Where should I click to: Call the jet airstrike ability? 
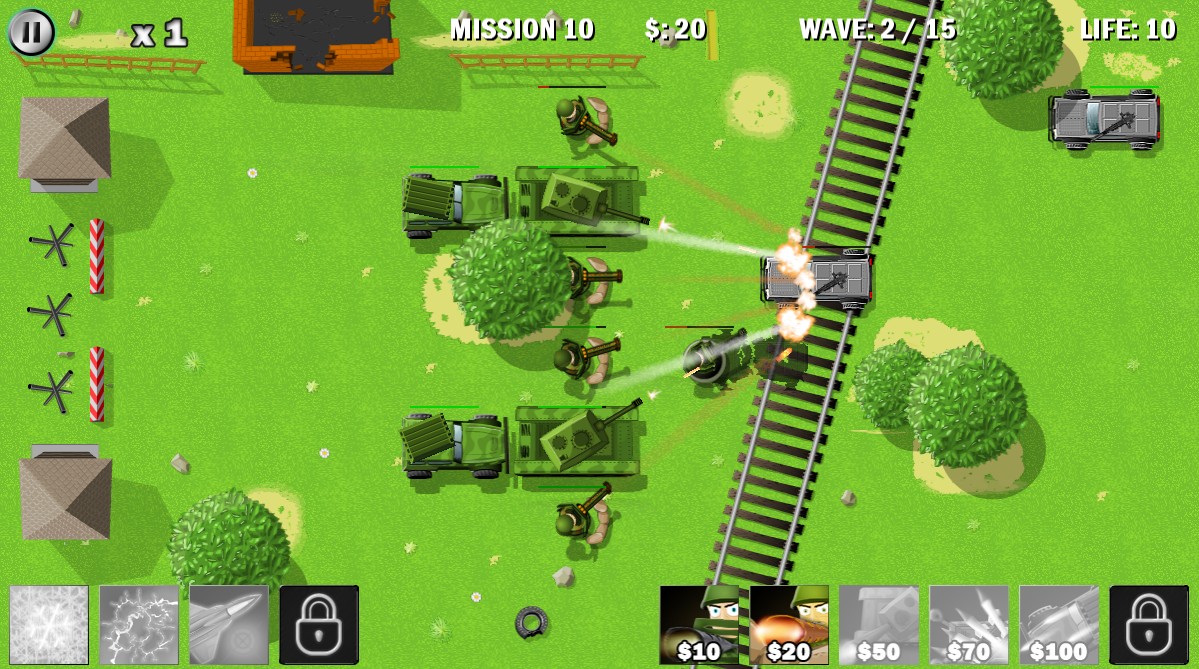[x=229, y=625]
